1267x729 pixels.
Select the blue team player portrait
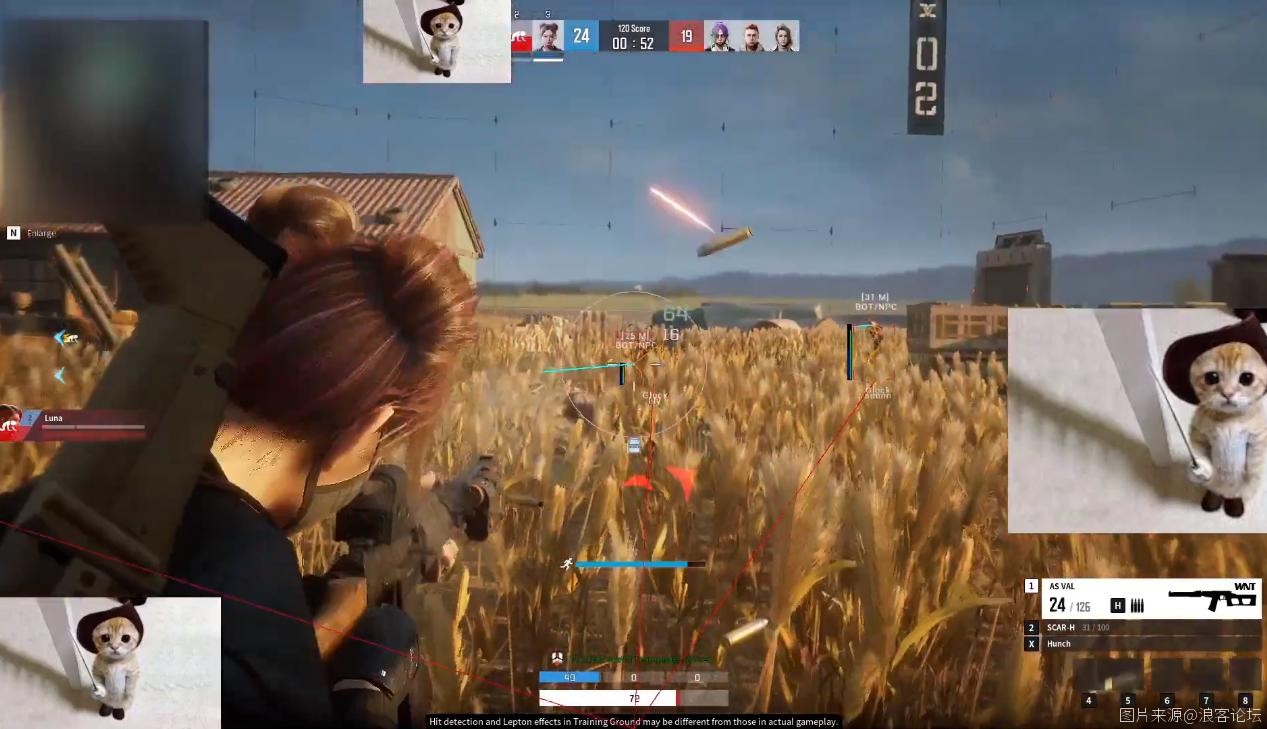(547, 37)
